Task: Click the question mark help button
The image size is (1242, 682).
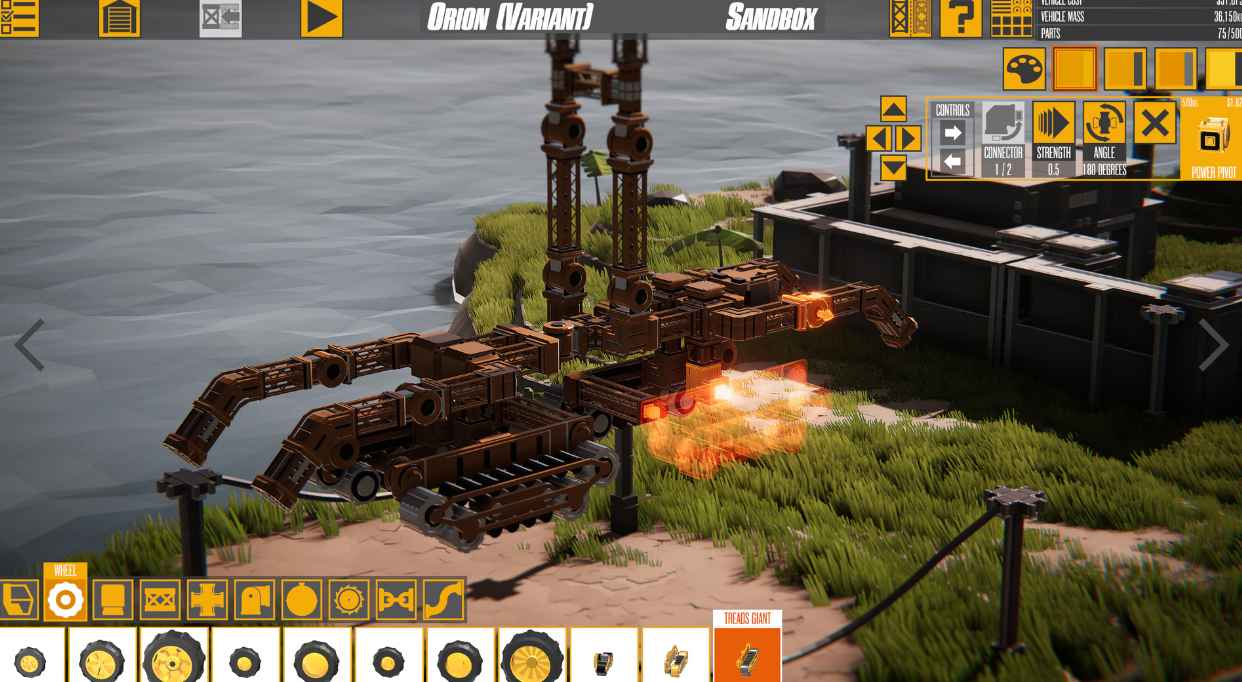Action: click(960, 17)
